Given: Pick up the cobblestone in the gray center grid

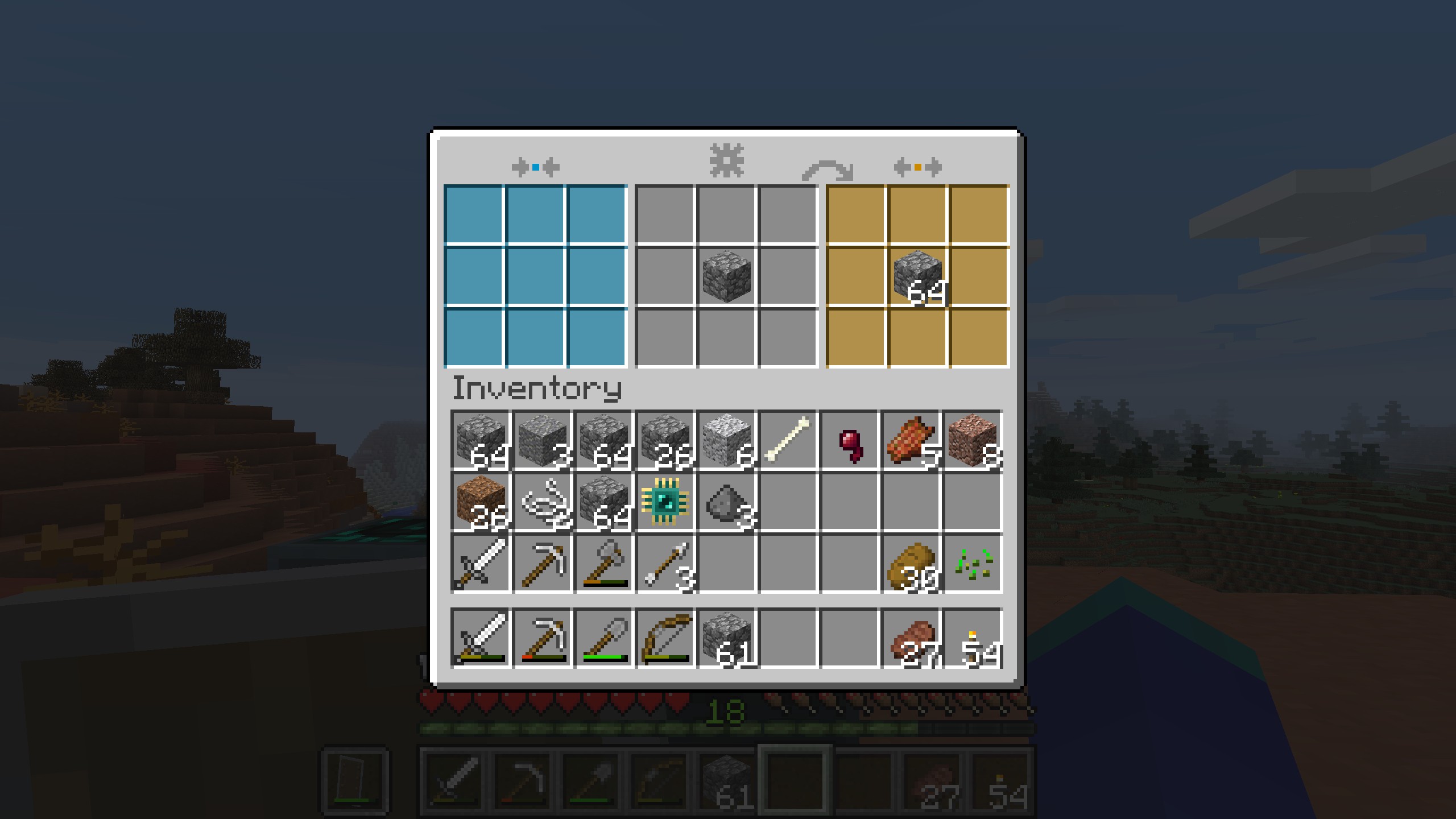Looking at the screenshot, I should tap(727, 276).
